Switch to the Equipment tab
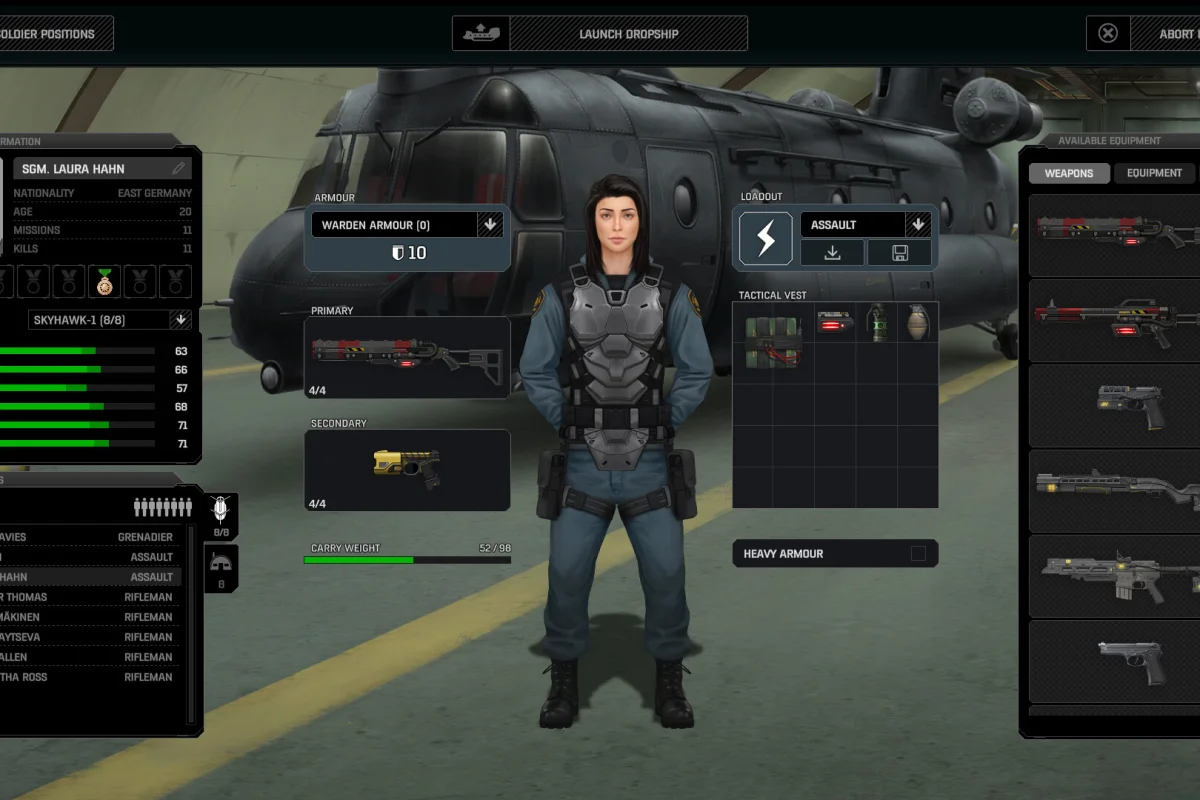 (x=1154, y=173)
